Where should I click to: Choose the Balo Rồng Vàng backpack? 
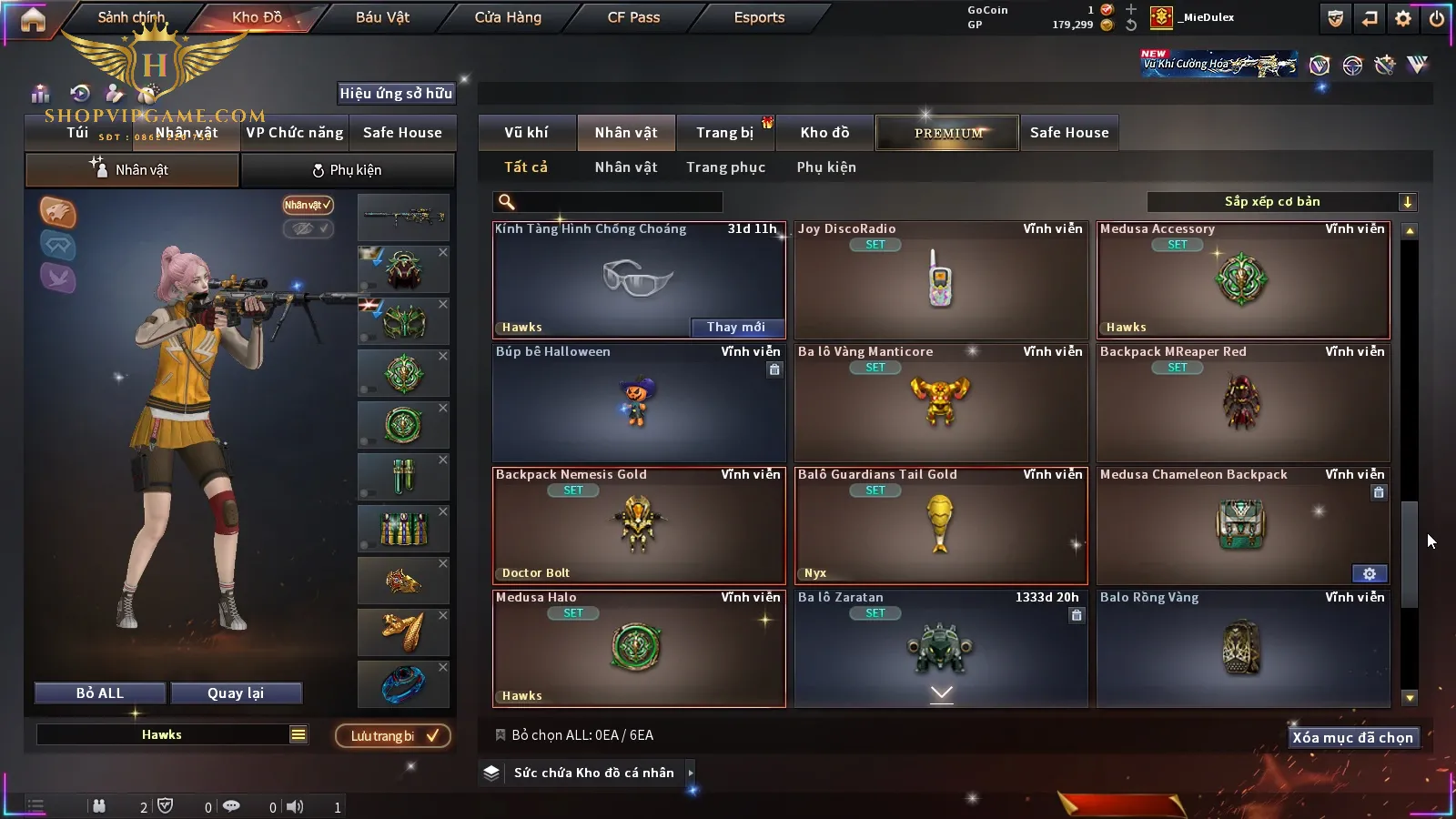tap(1243, 649)
